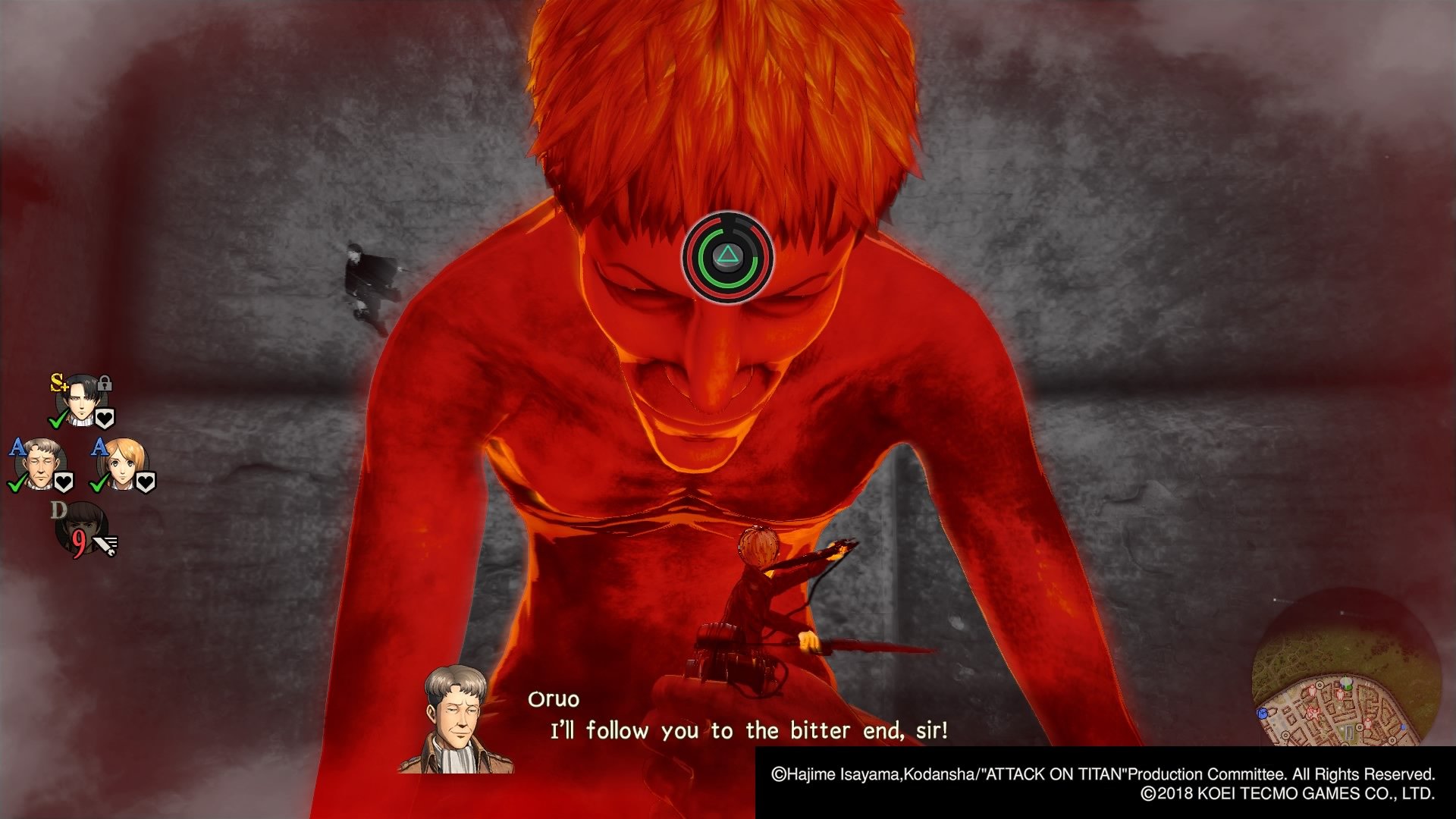Click the blue supply icon on the minimap edge
The image size is (1456, 819).
(1263, 713)
